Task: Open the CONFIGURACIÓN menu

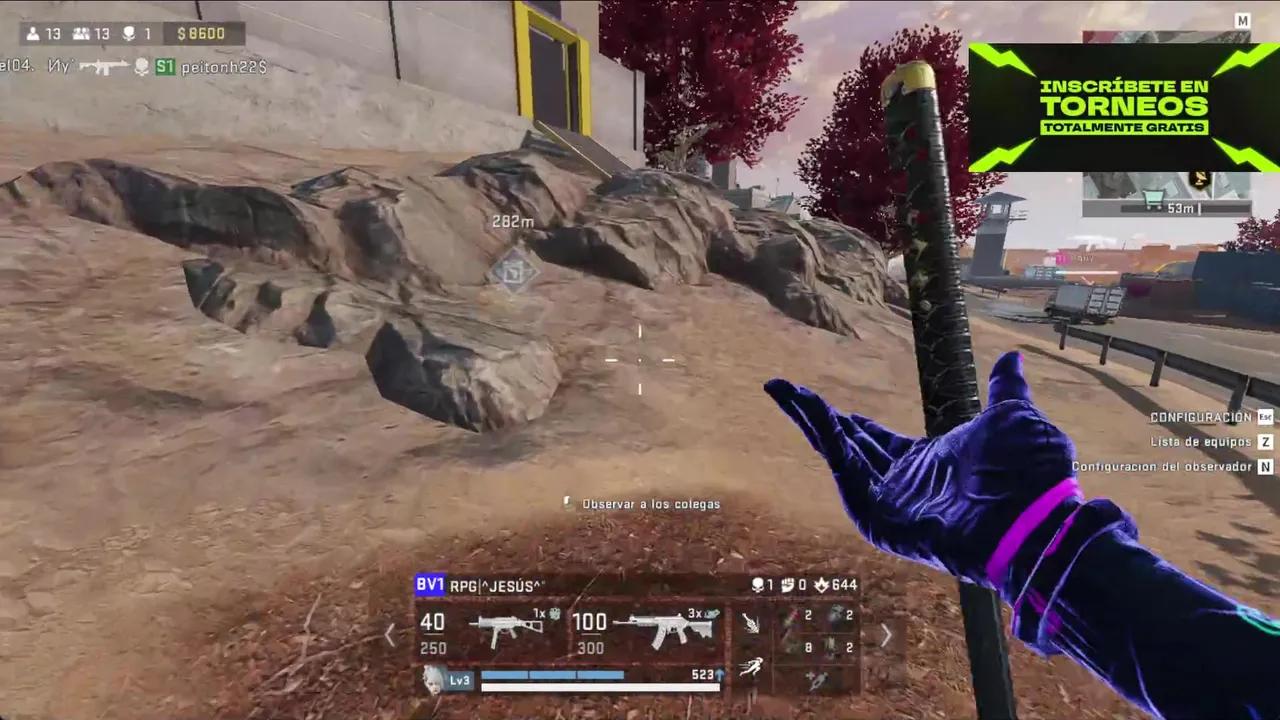Action: [1200, 417]
